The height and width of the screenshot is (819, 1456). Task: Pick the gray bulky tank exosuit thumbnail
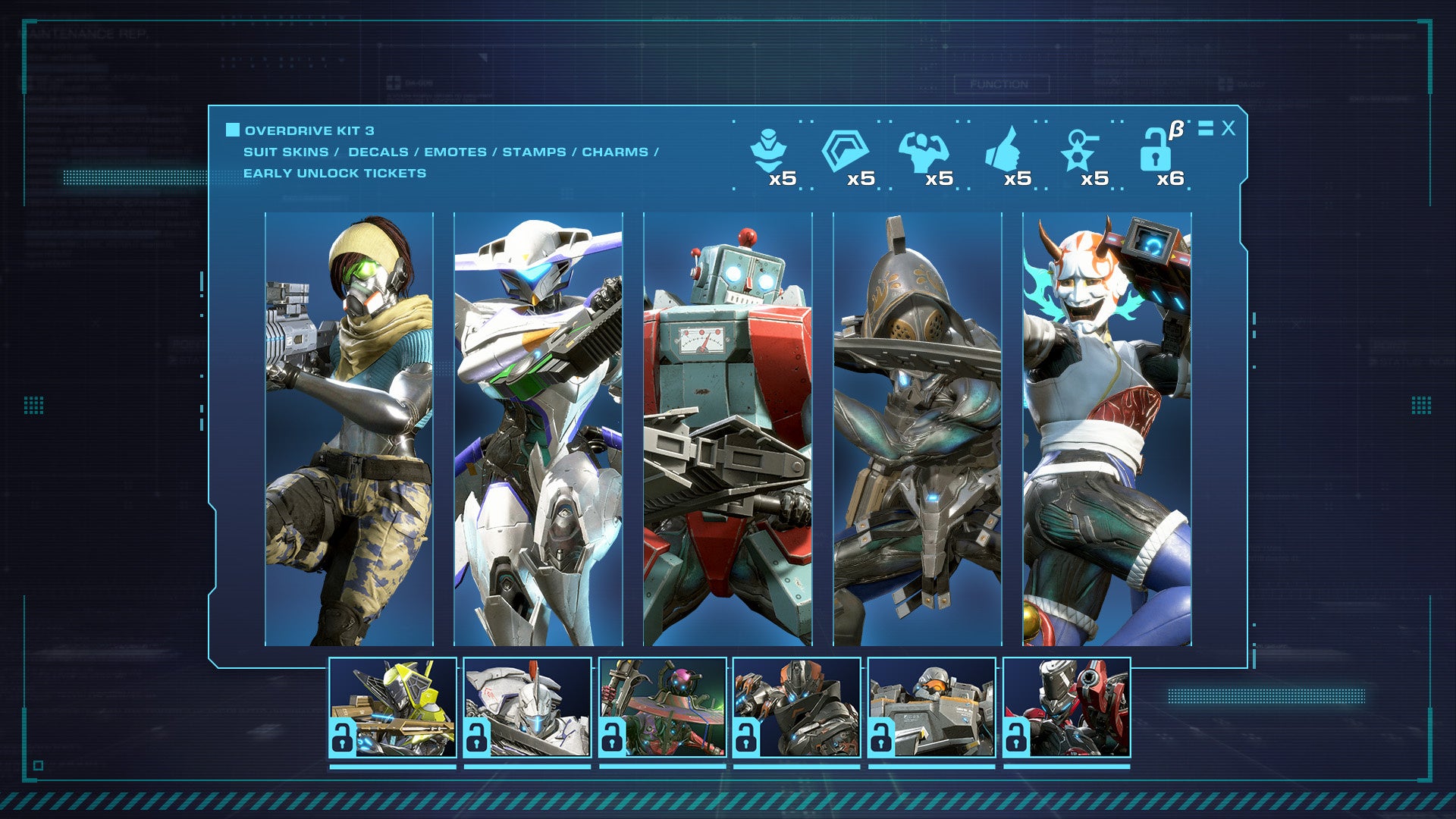click(932, 708)
